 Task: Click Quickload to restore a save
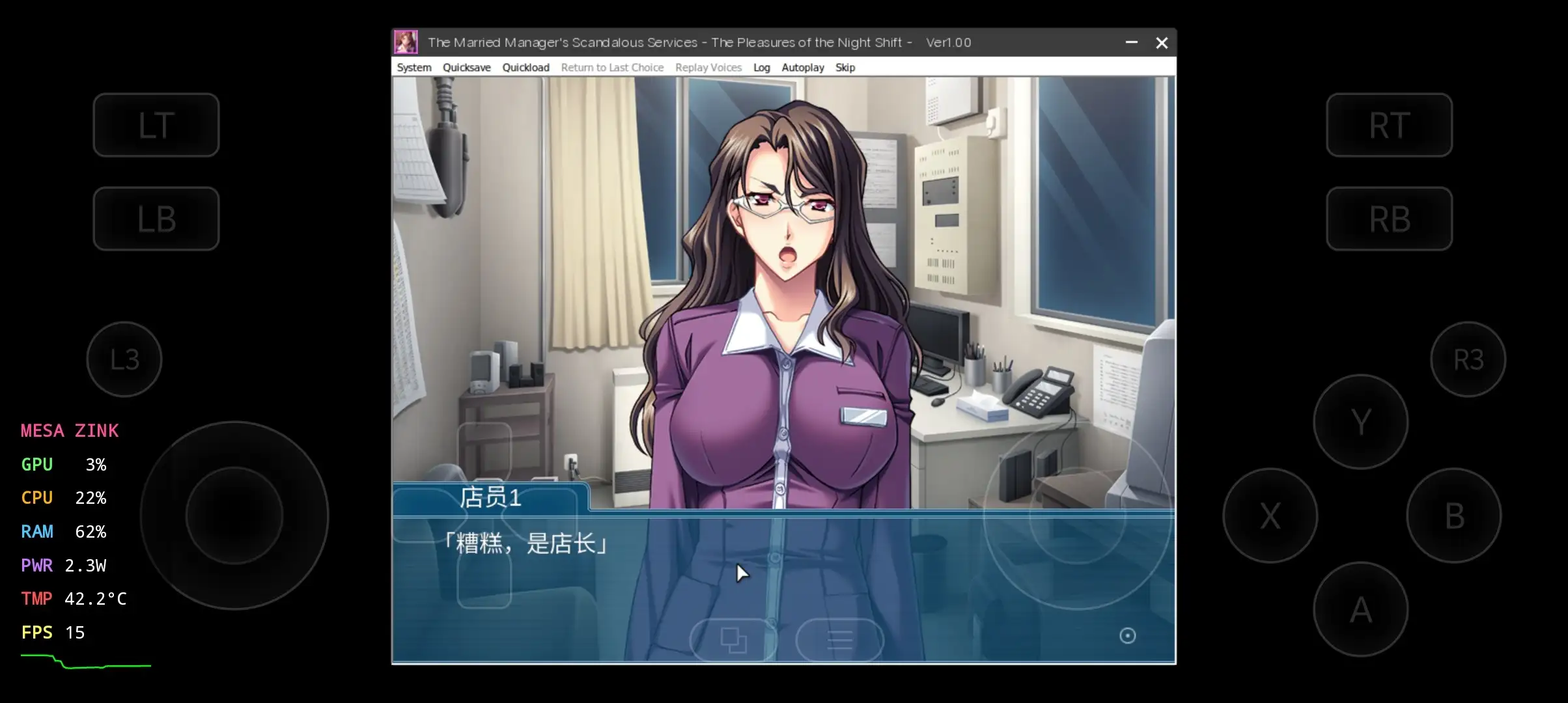click(x=525, y=67)
